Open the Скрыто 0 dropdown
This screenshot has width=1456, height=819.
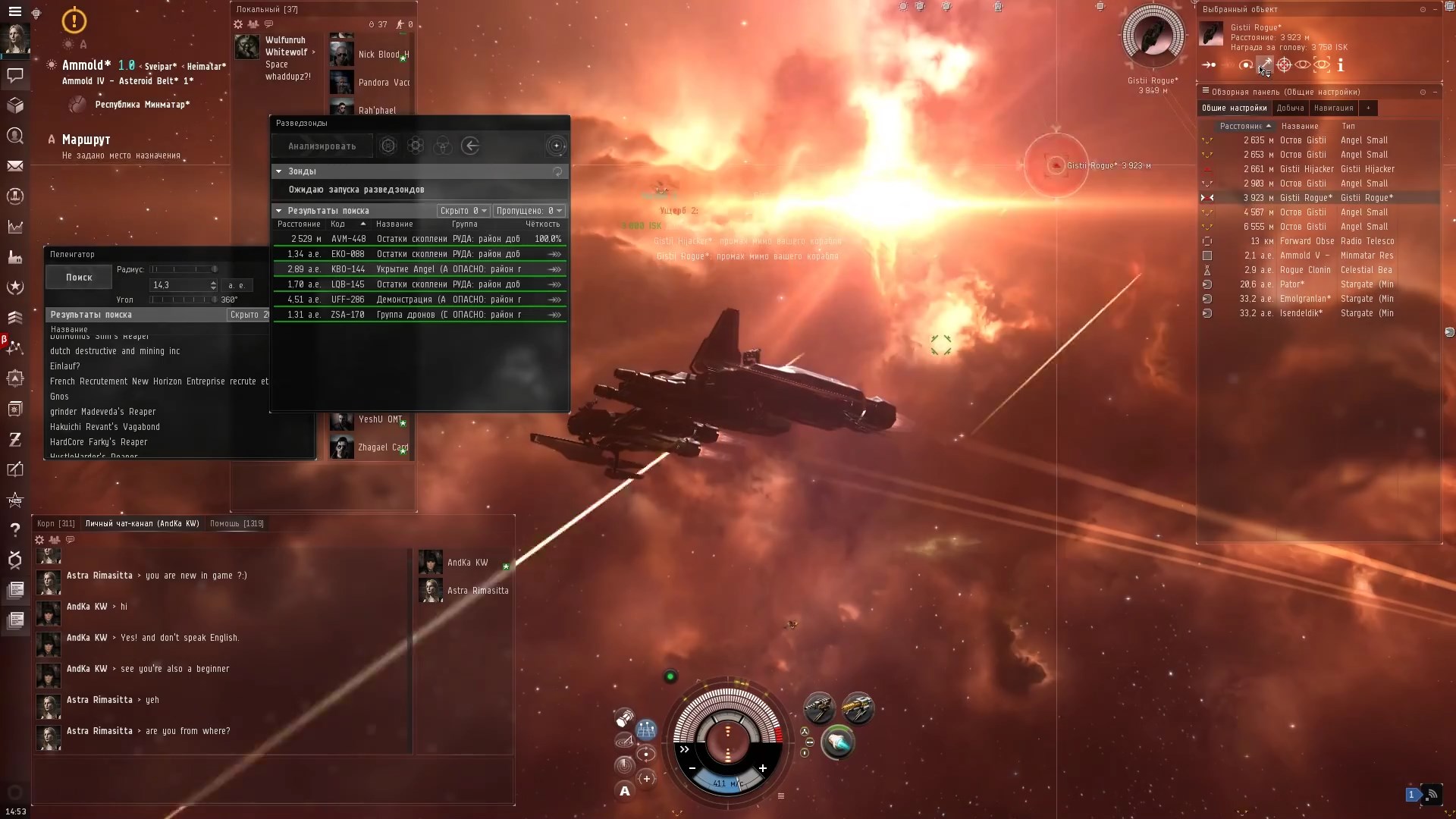[x=463, y=210]
